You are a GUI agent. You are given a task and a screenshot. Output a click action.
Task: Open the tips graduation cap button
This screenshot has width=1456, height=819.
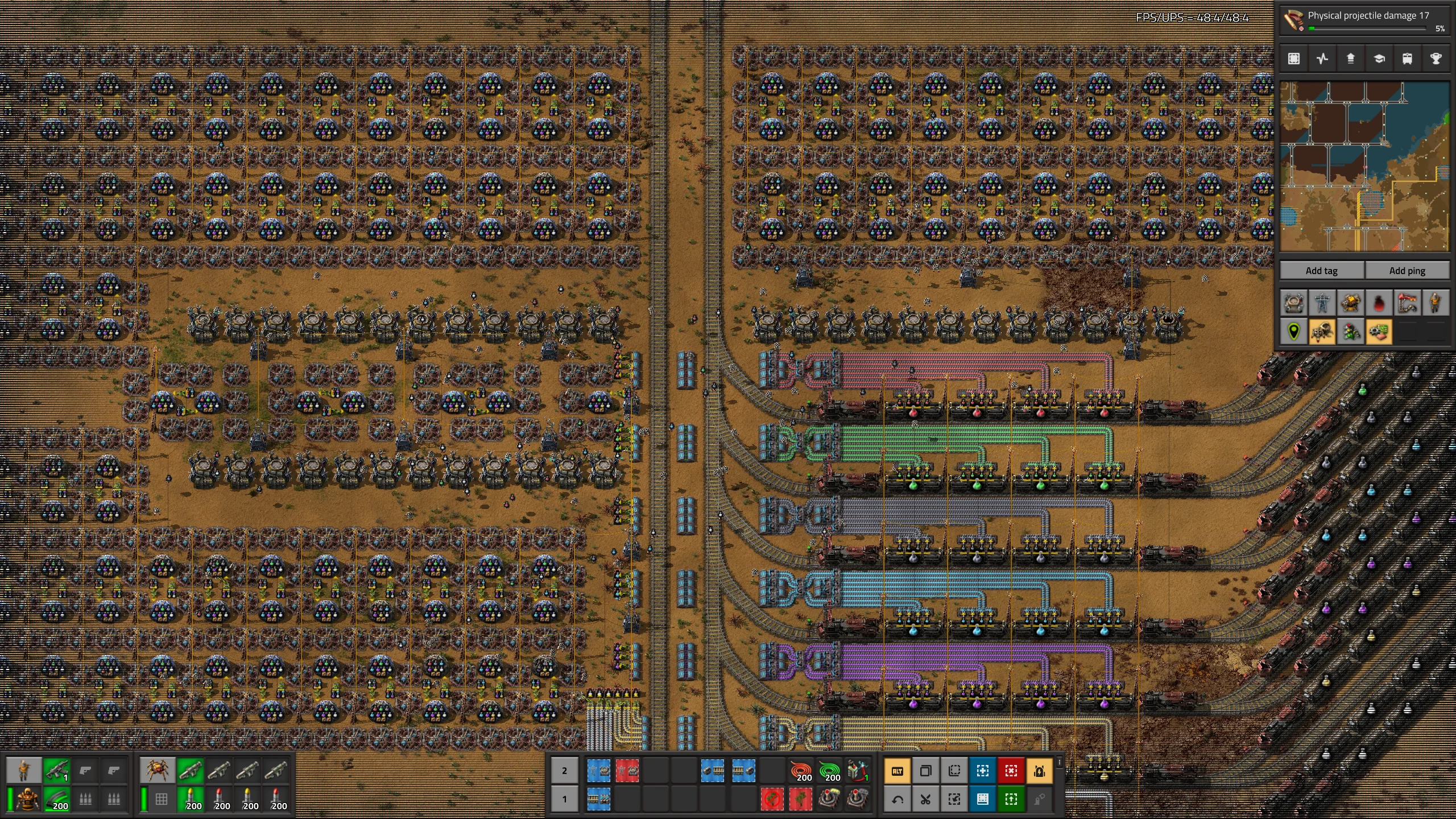pyautogui.click(x=1379, y=59)
